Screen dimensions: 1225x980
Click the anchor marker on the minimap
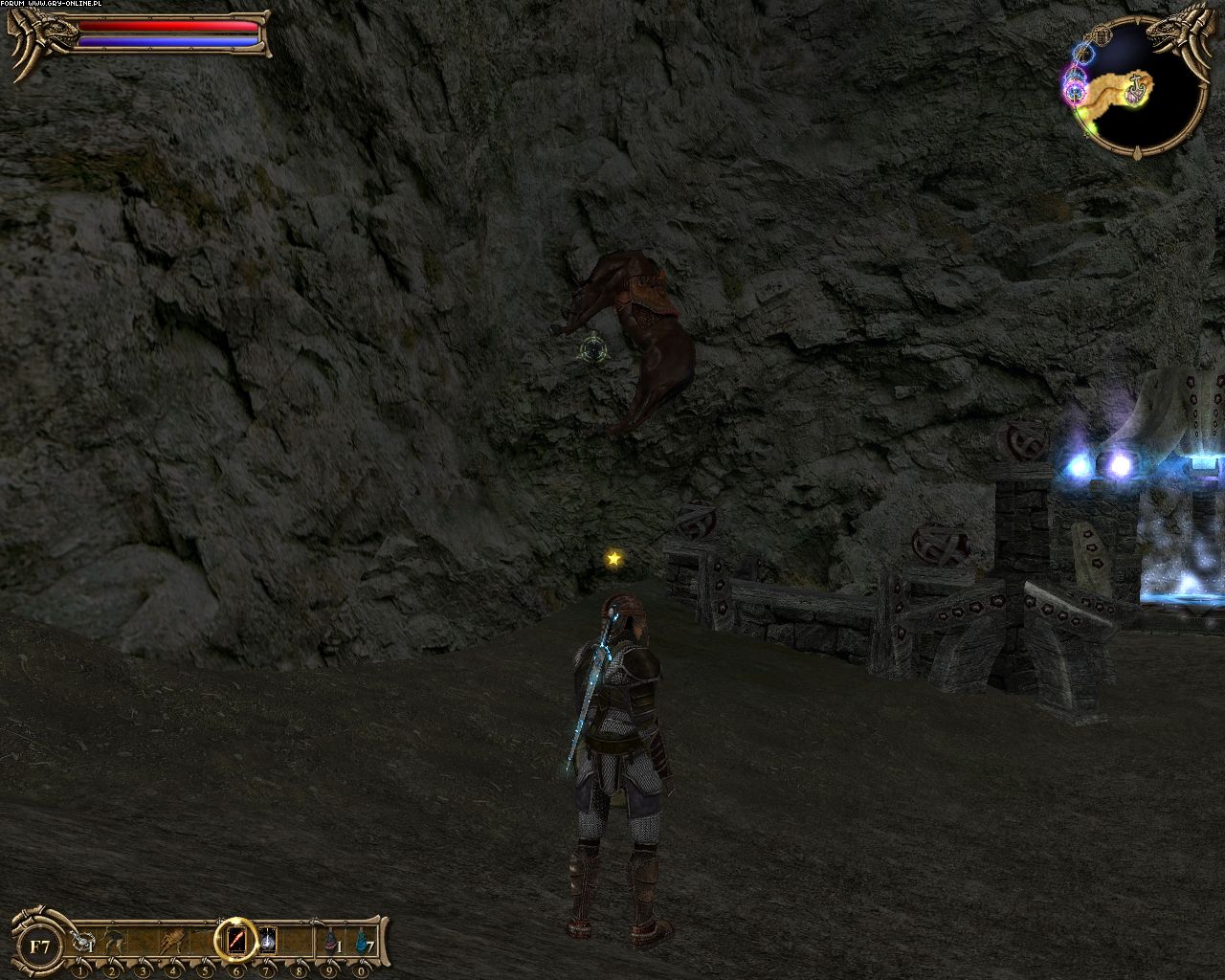coord(1137,88)
